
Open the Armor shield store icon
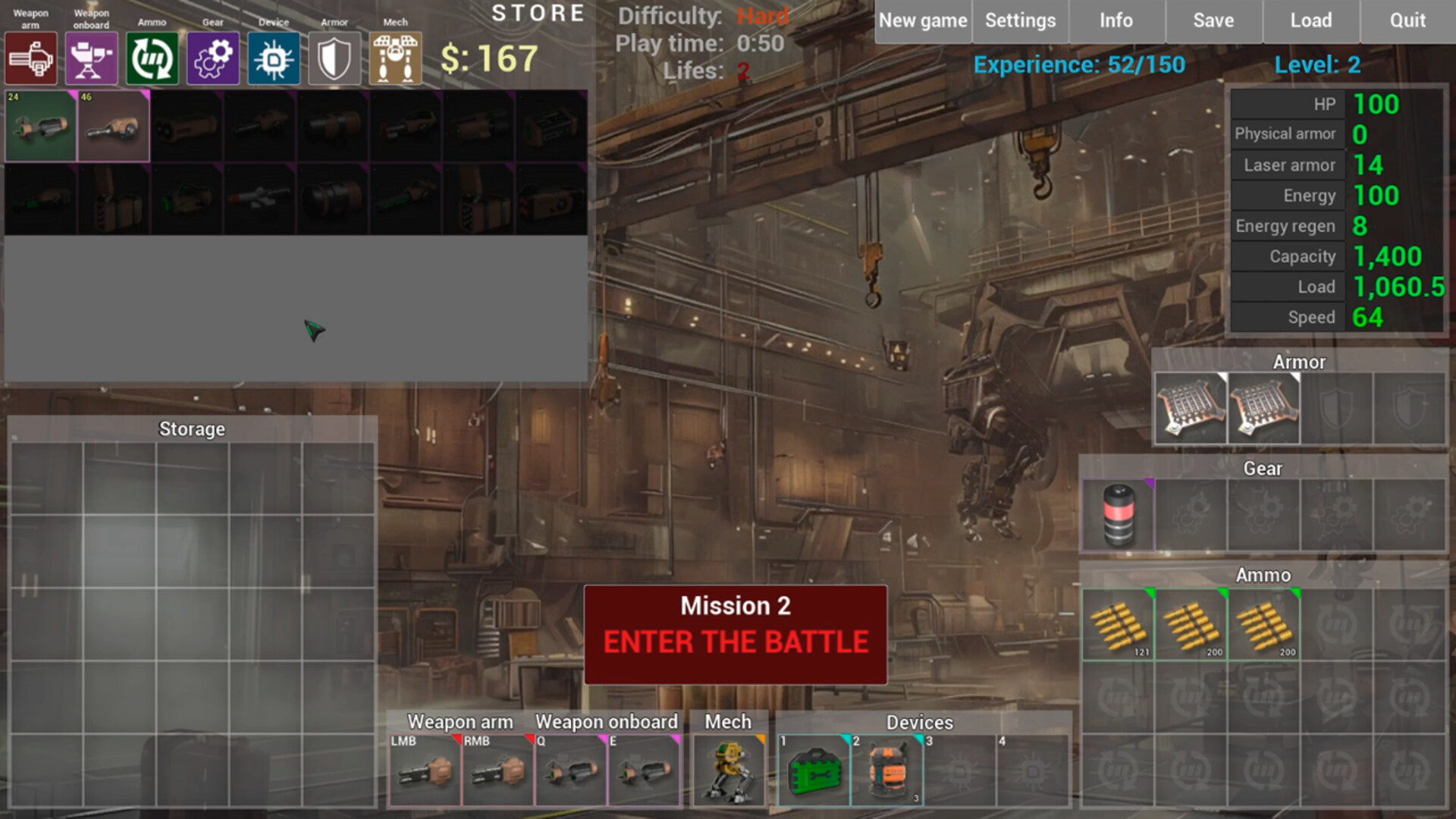(334, 57)
